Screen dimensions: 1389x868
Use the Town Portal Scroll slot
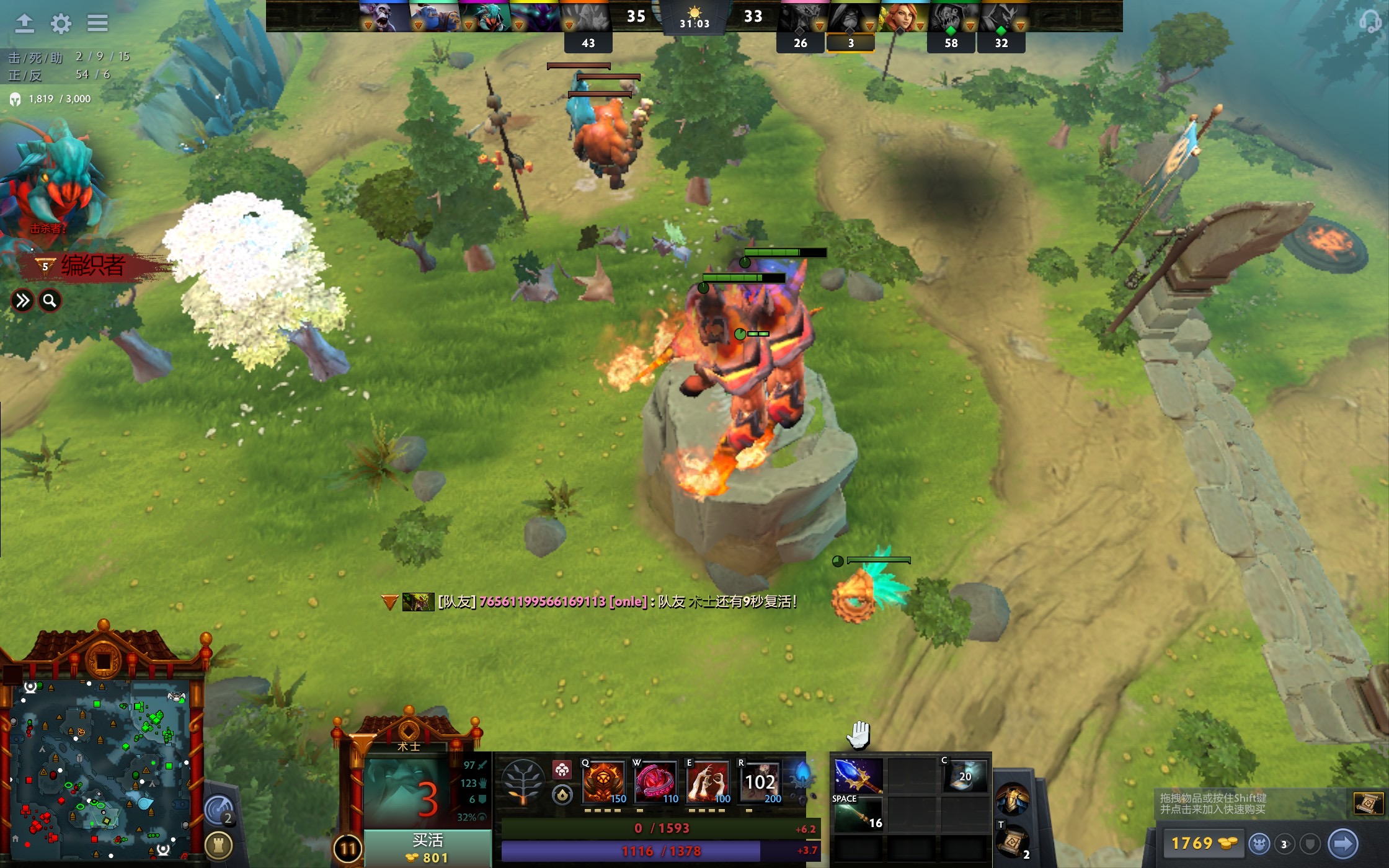coord(1012,841)
